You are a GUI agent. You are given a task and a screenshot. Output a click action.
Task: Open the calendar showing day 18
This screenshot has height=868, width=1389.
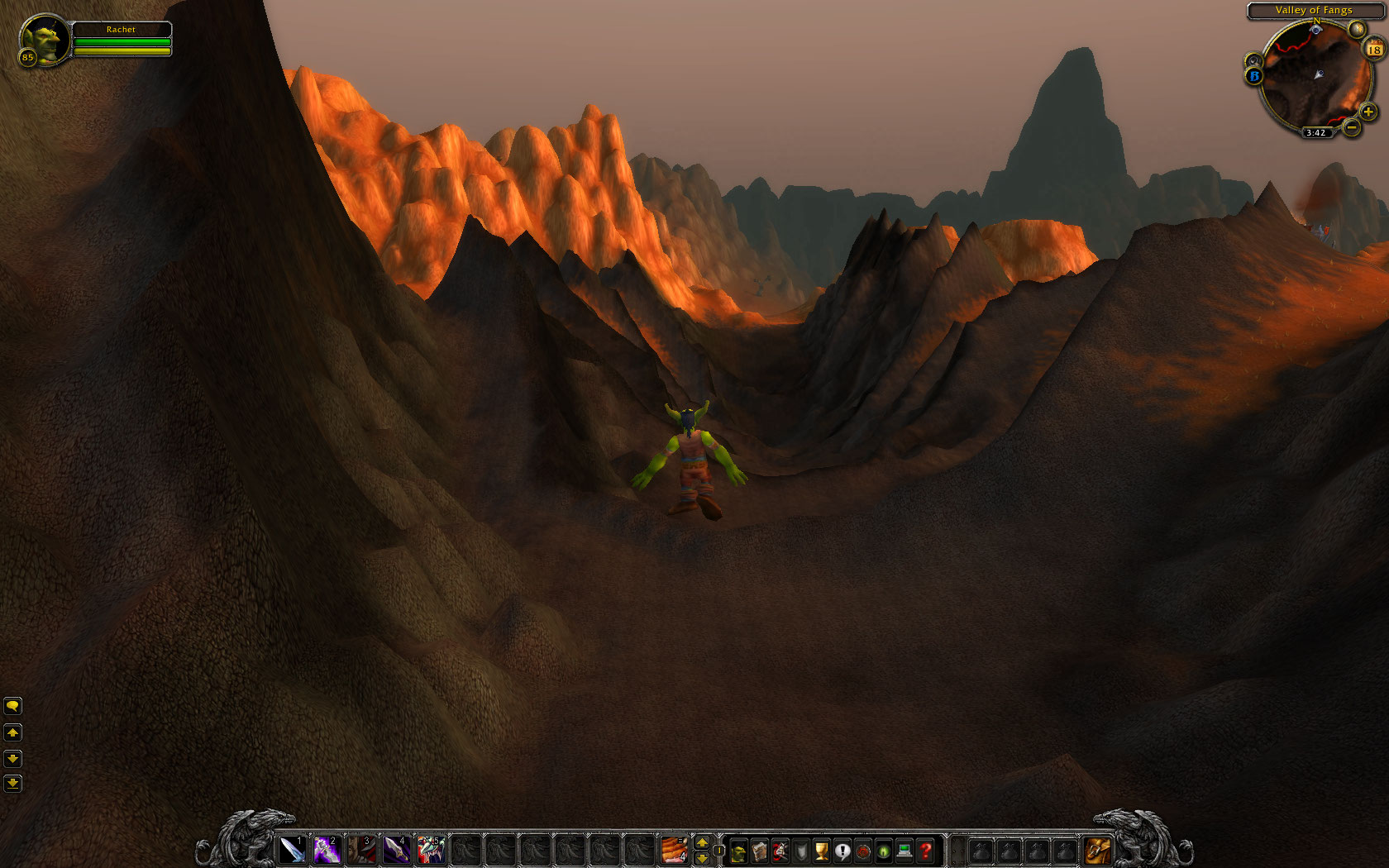coord(1374,50)
